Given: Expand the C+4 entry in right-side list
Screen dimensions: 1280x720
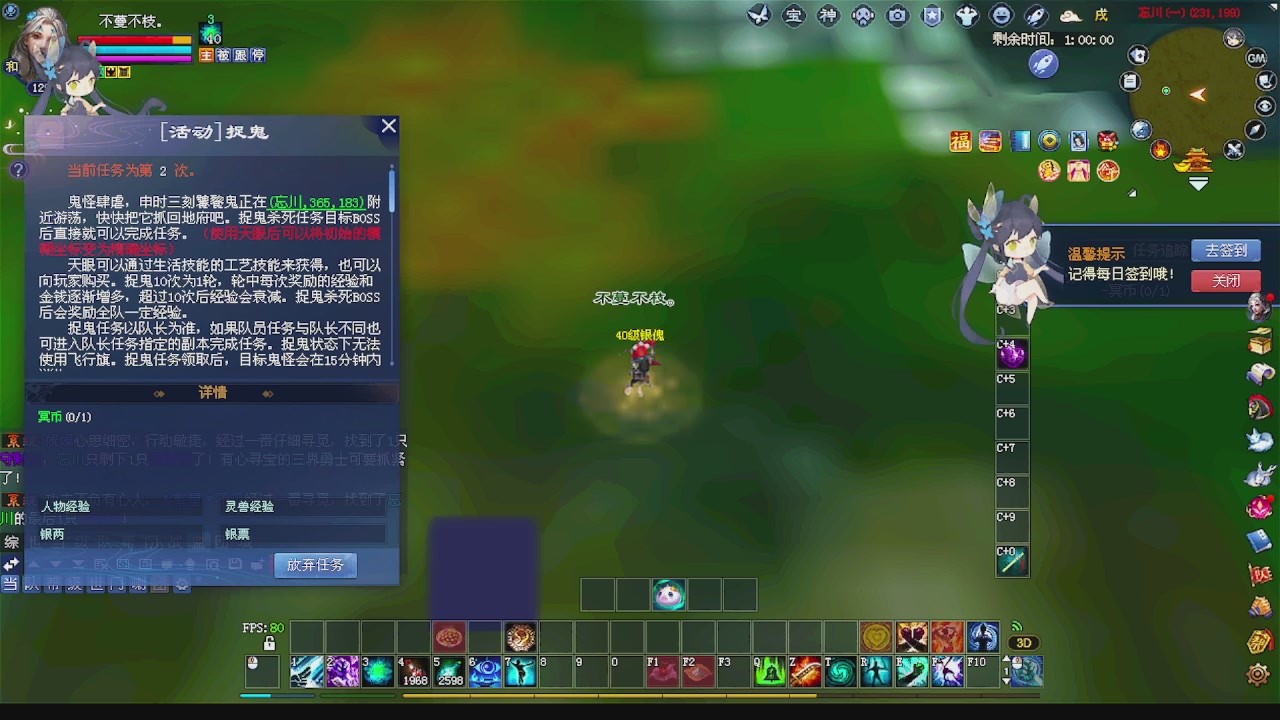Looking at the screenshot, I should click(x=1011, y=353).
